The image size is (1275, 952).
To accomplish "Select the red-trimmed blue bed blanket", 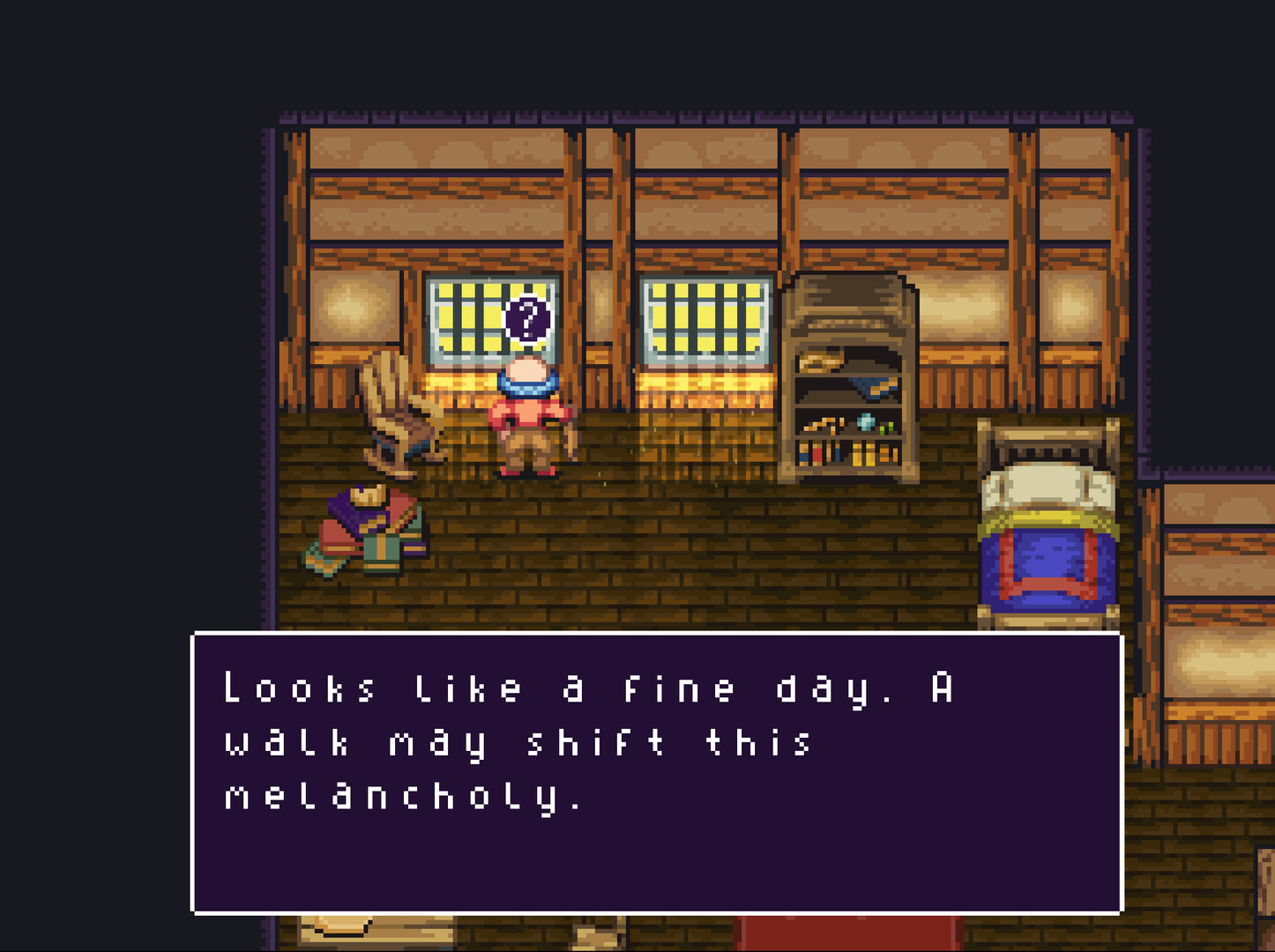I will pos(1049,564).
